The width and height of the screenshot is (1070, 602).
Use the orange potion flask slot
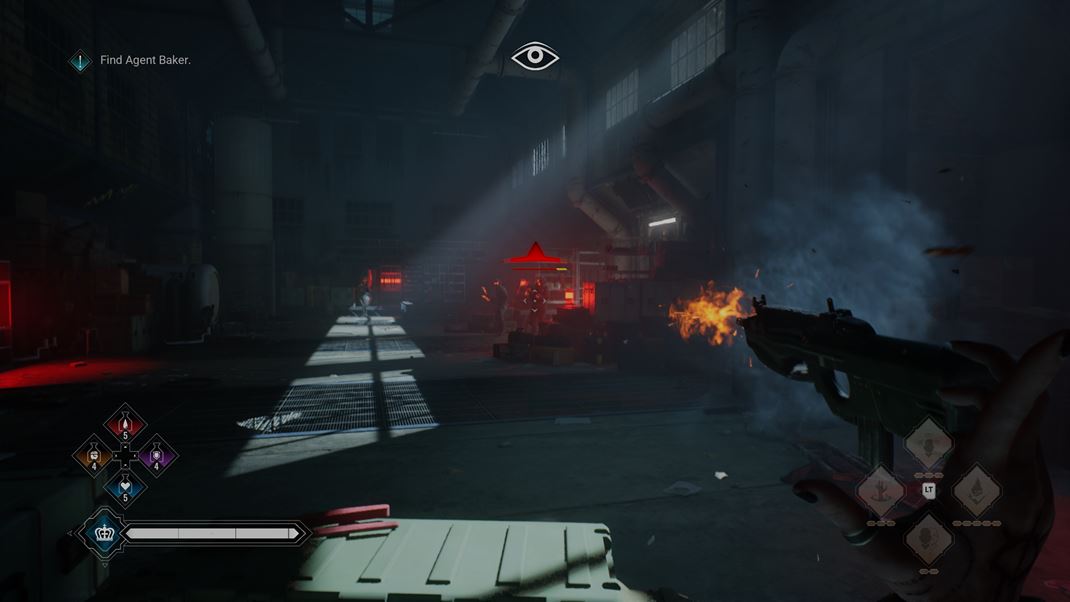pyautogui.click(x=94, y=457)
